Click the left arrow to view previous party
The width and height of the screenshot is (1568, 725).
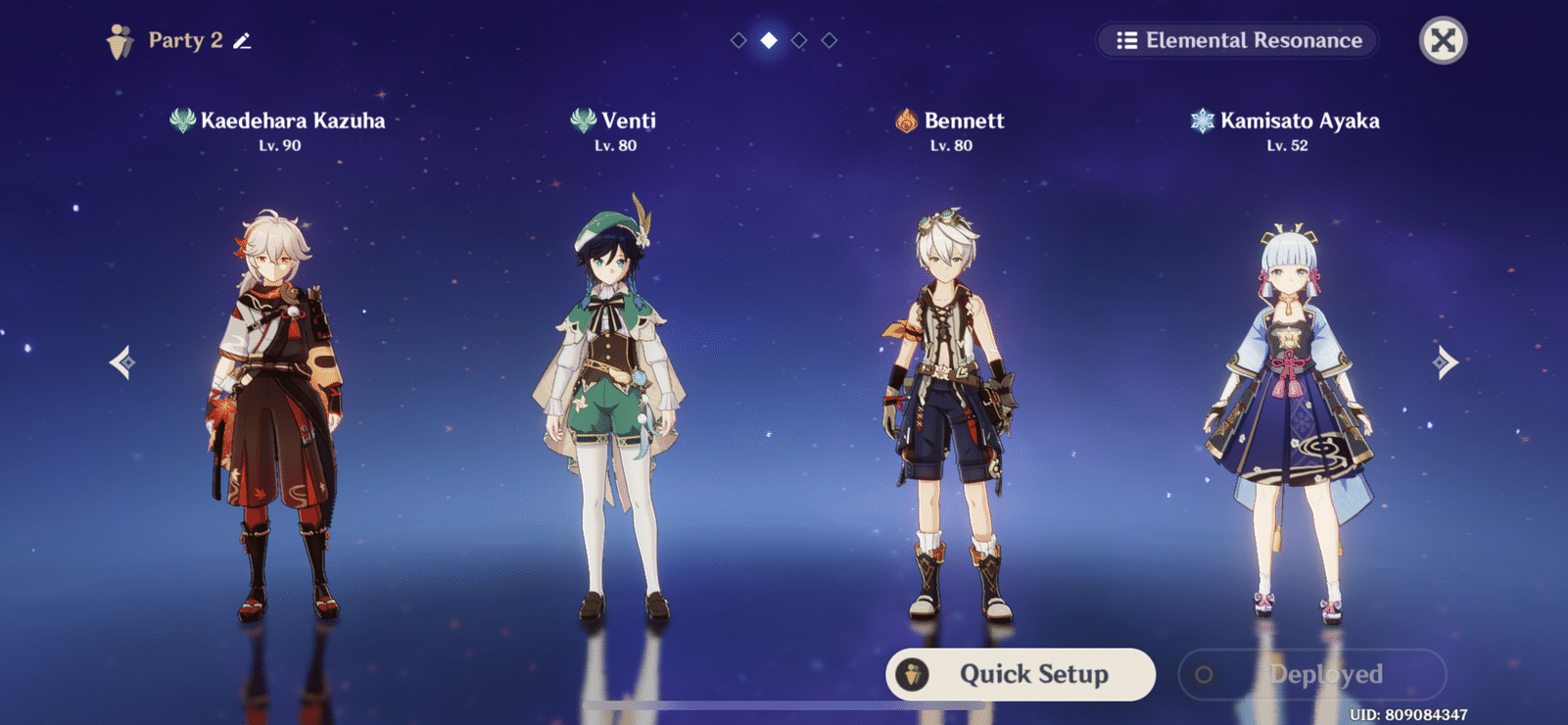[121, 363]
